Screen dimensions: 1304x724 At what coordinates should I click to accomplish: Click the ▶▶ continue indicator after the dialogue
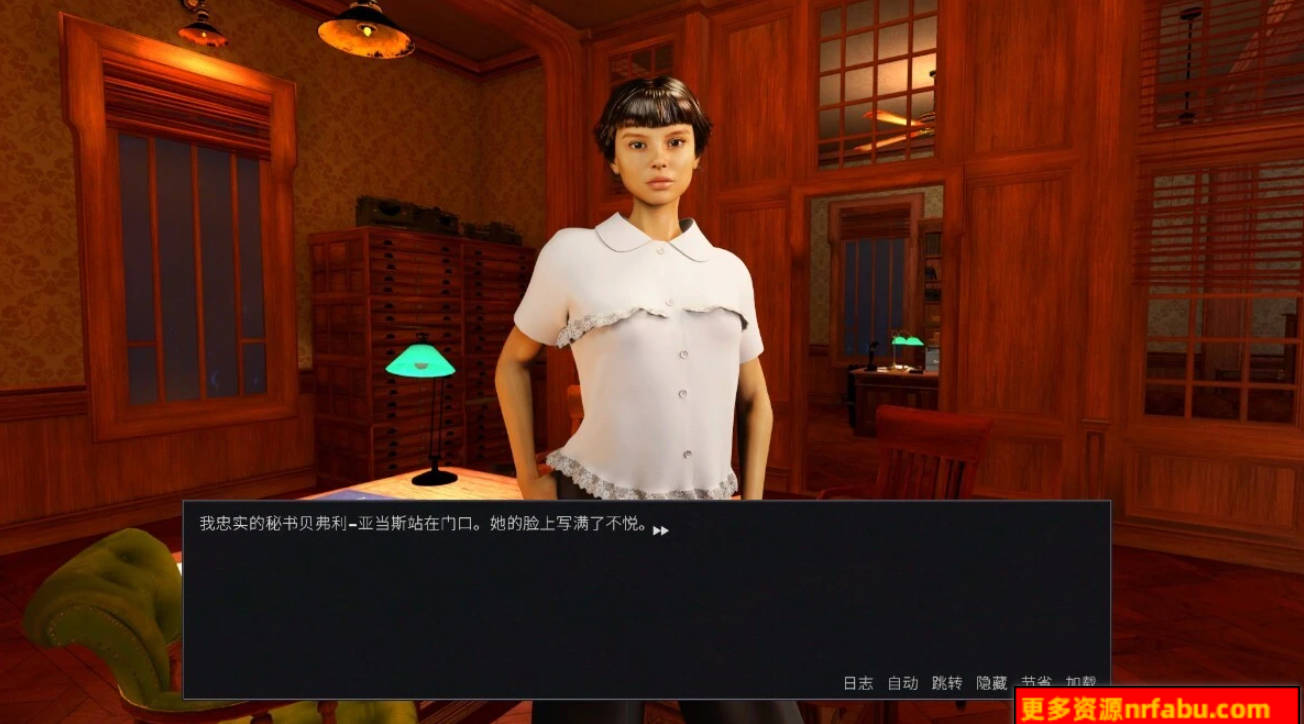pyautogui.click(x=662, y=532)
